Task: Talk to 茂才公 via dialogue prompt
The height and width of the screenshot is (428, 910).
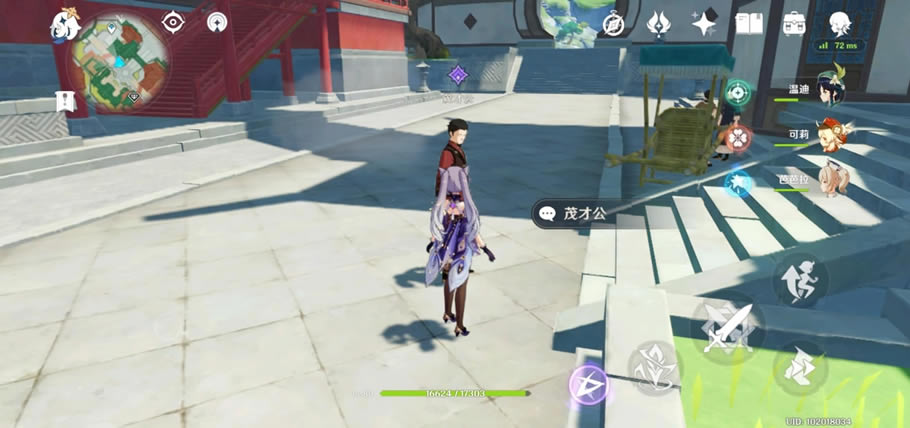Action: pos(580,213)
